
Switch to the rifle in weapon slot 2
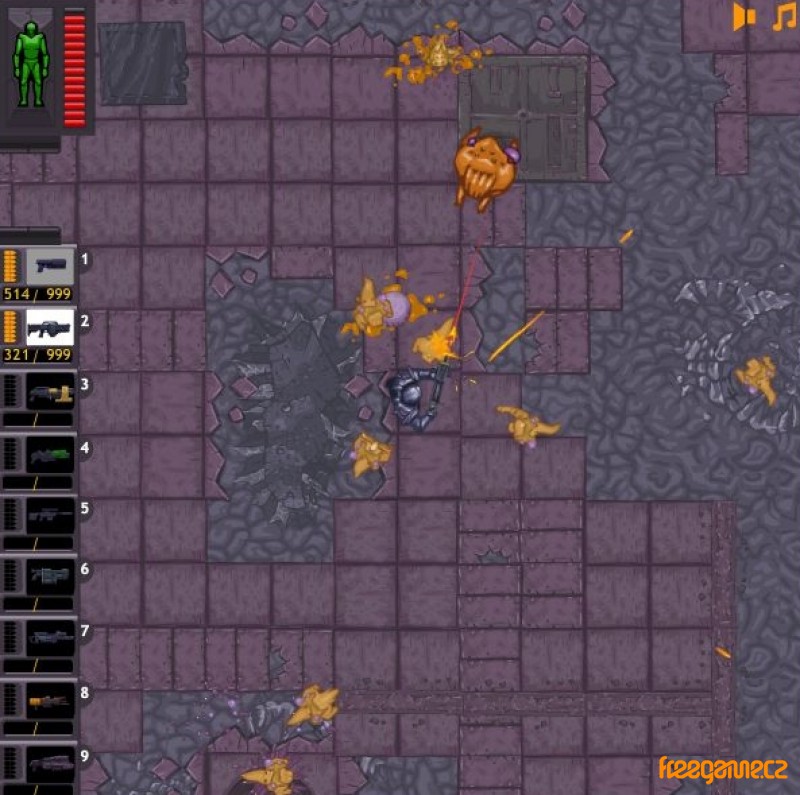pos(50,326)
